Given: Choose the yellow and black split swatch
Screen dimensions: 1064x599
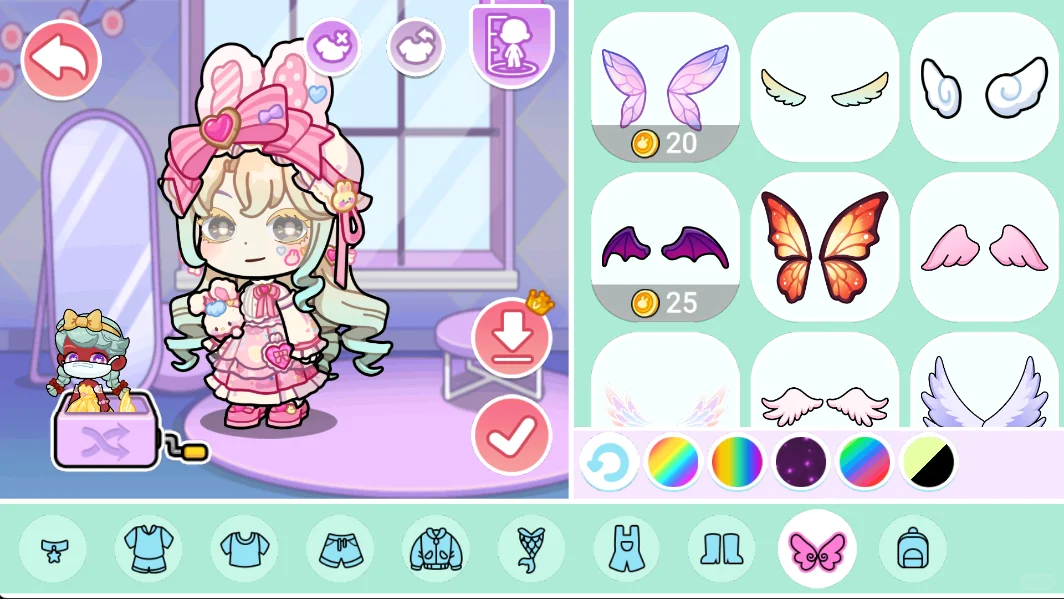Looking at the screenshot, I should pyautogui.click(x=929, y=462).
